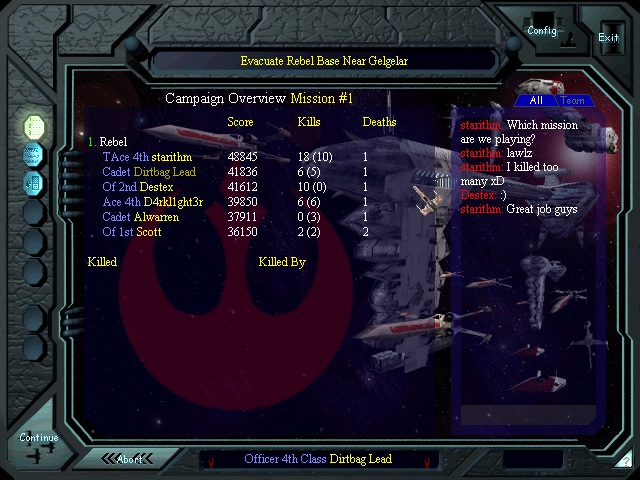Screen dimensions: 640x480
Task: Open the Config menu
Action: click(542, 30)
